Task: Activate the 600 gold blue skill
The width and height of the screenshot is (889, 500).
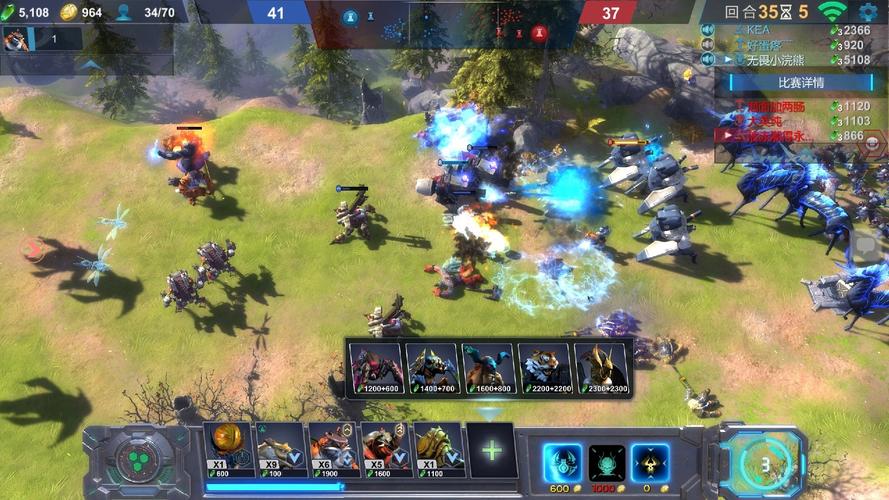Action: pyautogui.click(x=562, y=462)
